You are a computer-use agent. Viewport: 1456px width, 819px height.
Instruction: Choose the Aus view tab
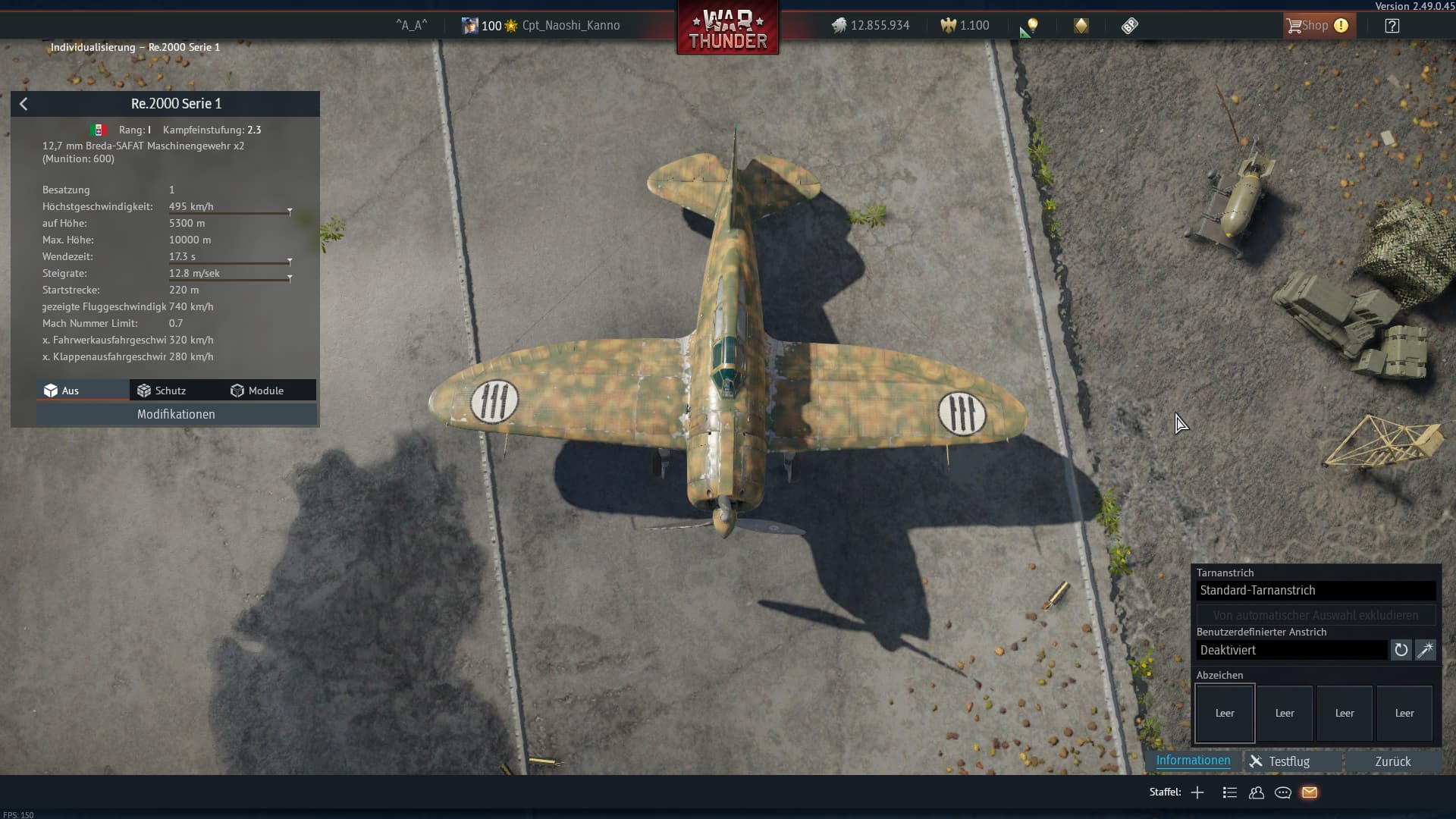tap(61, 391)
